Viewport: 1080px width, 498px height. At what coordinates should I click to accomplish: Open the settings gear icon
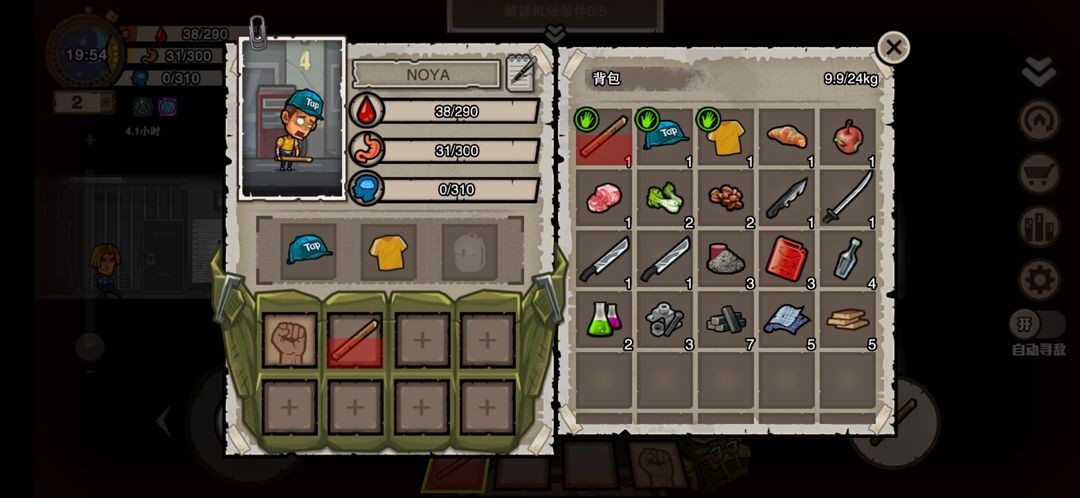[1039, 279]
